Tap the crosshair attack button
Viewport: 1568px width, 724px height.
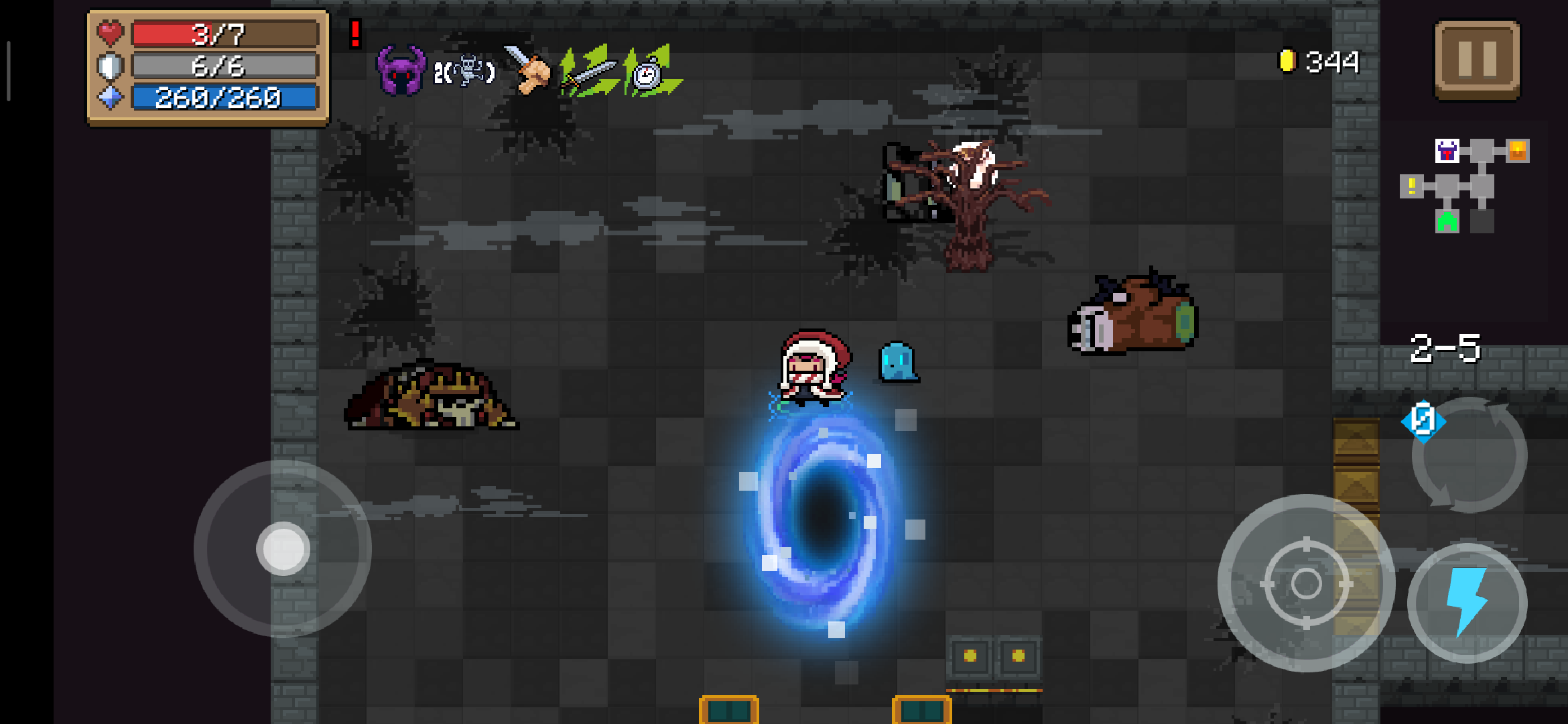click(1306, 583)
